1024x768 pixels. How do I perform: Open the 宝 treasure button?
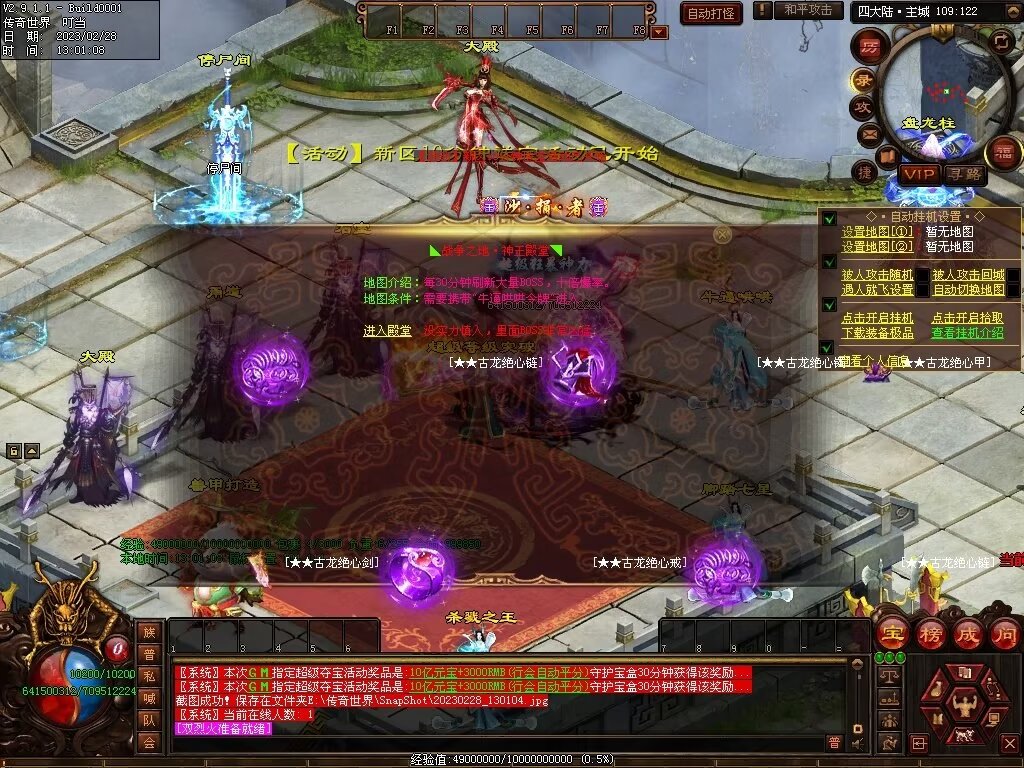[892, 633]
